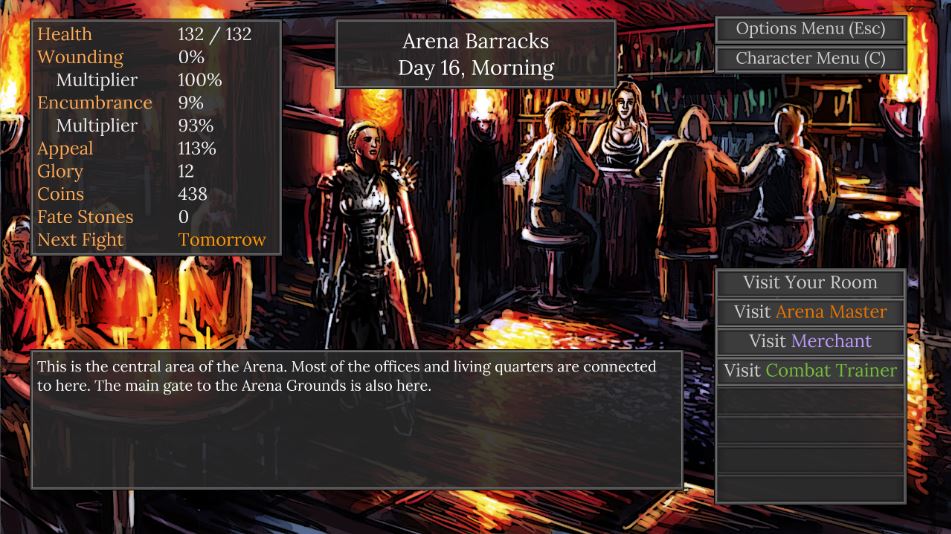
Task: Open the Options Menu
Action: tap(810, 29)
